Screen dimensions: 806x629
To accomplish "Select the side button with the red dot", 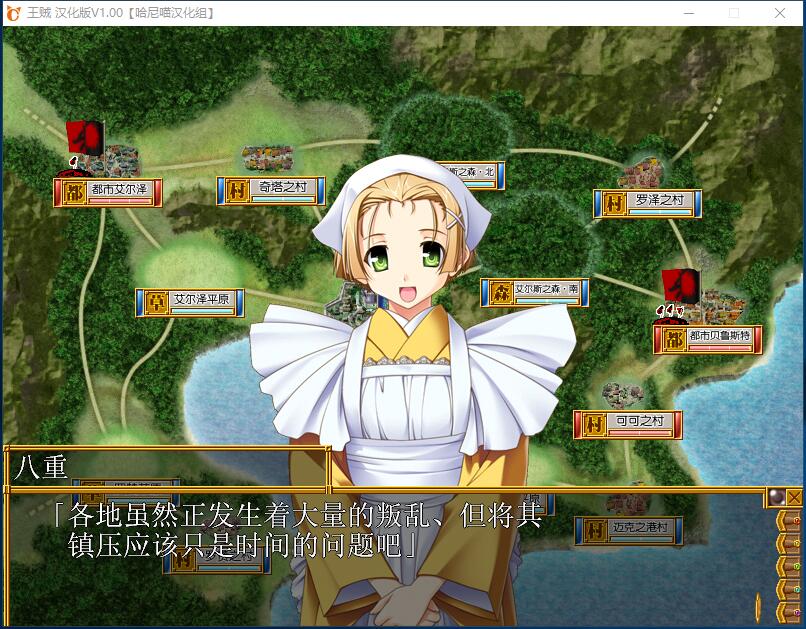I will pyautogui.click(x=790, y=522).
